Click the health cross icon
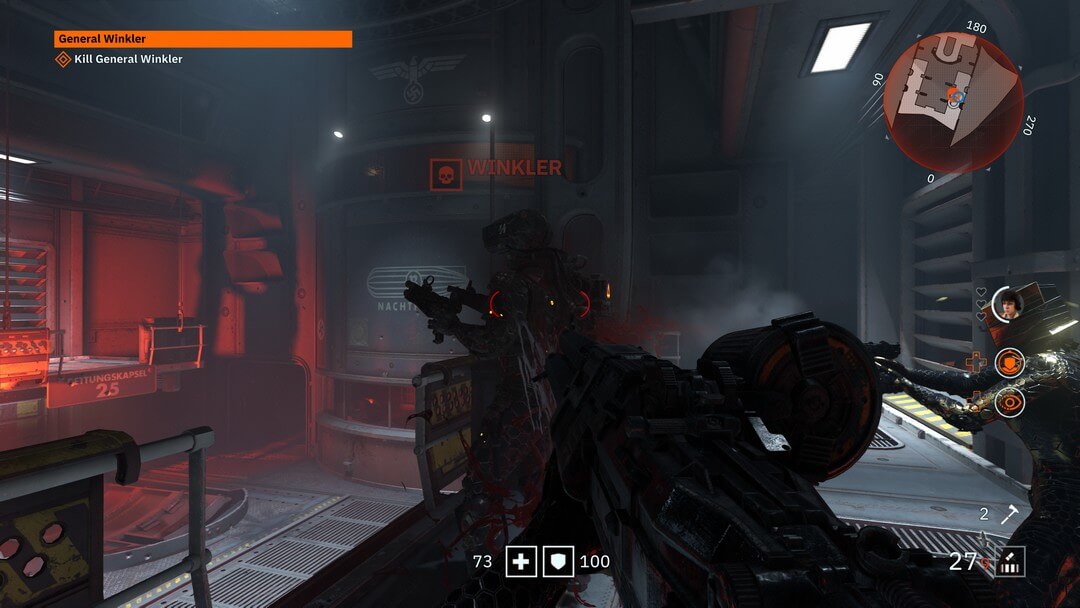1080x608 pixels. point(520,562)
